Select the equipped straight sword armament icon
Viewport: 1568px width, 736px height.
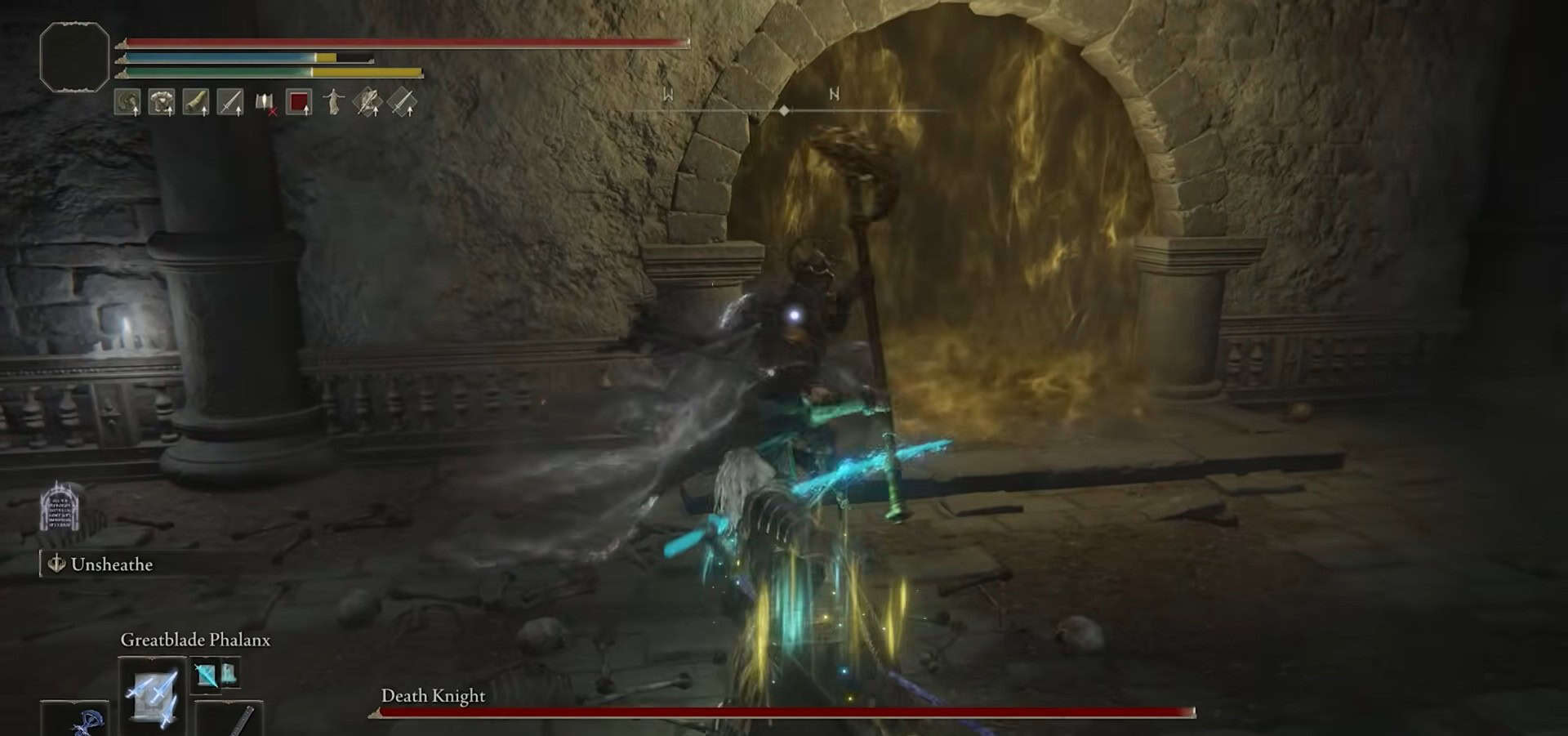(232, 101)
